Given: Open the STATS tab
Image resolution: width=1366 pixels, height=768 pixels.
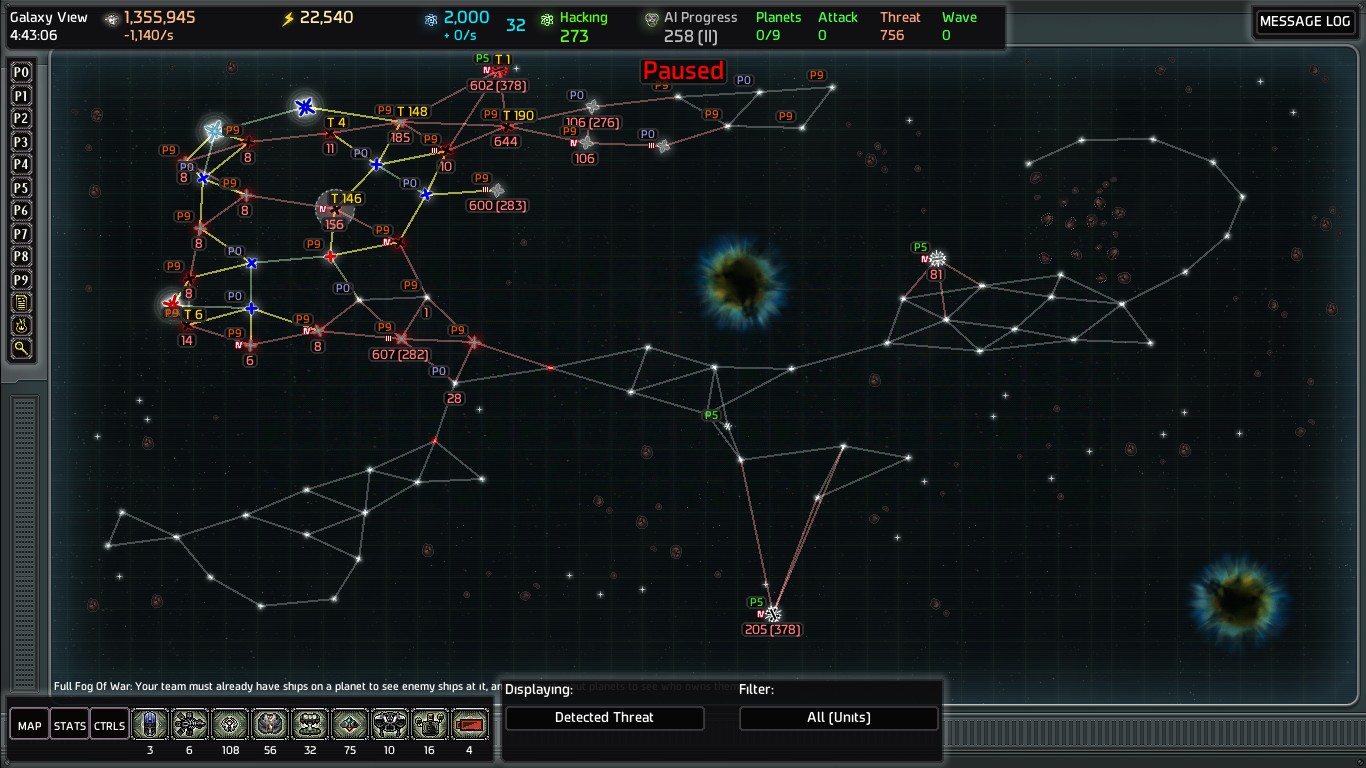Looking at the screenshot, I should [70, 726].
